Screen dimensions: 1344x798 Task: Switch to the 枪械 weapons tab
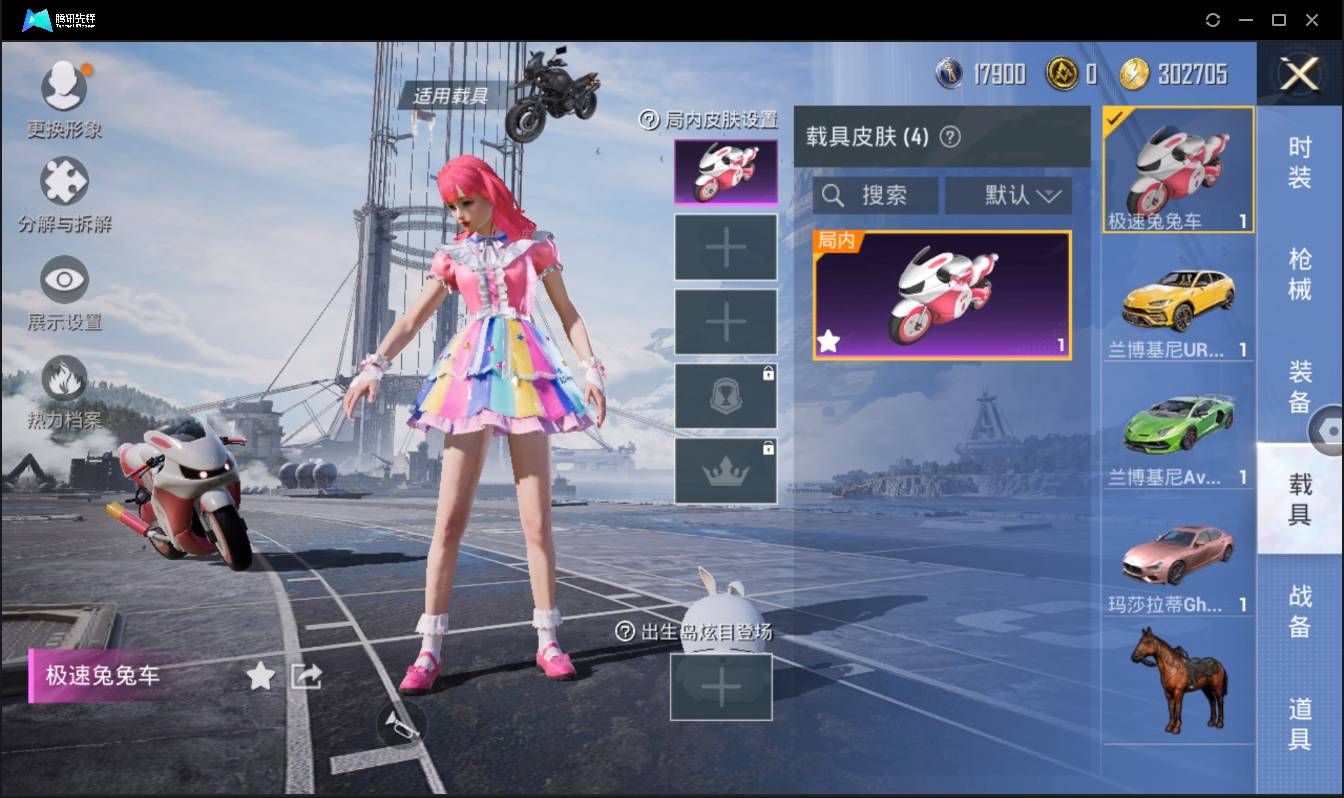(1299, 268)
